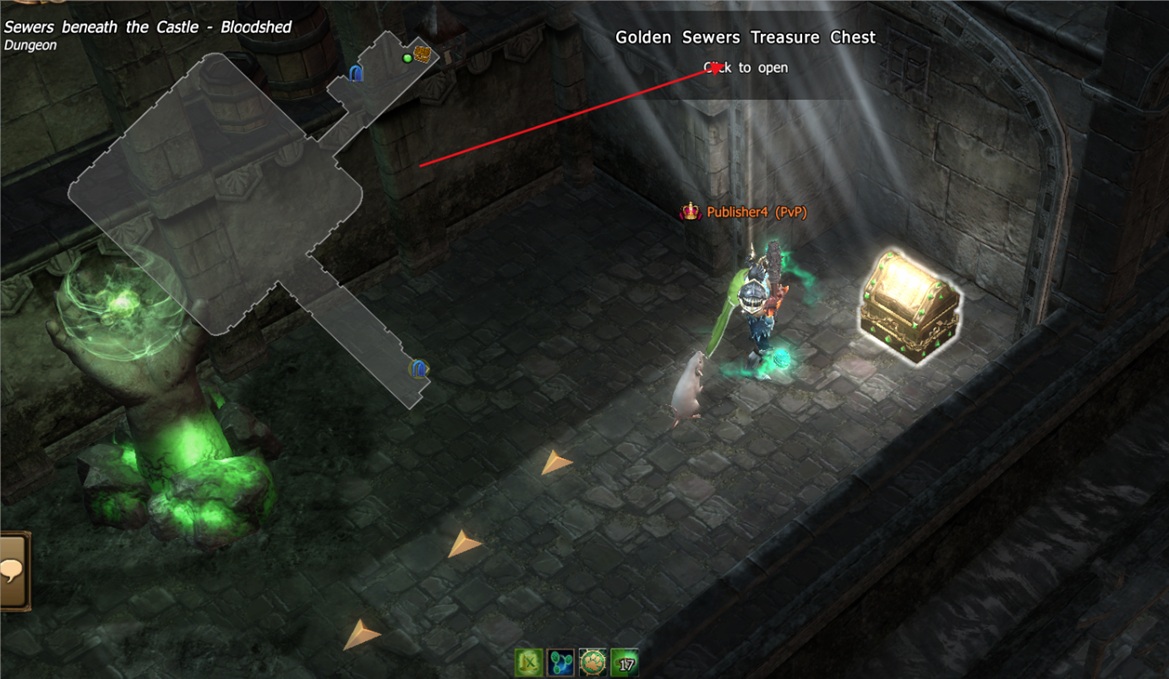Activate the yellow scroll X buff icon
The image size is (1169, 679).
(x=529, y=662)
